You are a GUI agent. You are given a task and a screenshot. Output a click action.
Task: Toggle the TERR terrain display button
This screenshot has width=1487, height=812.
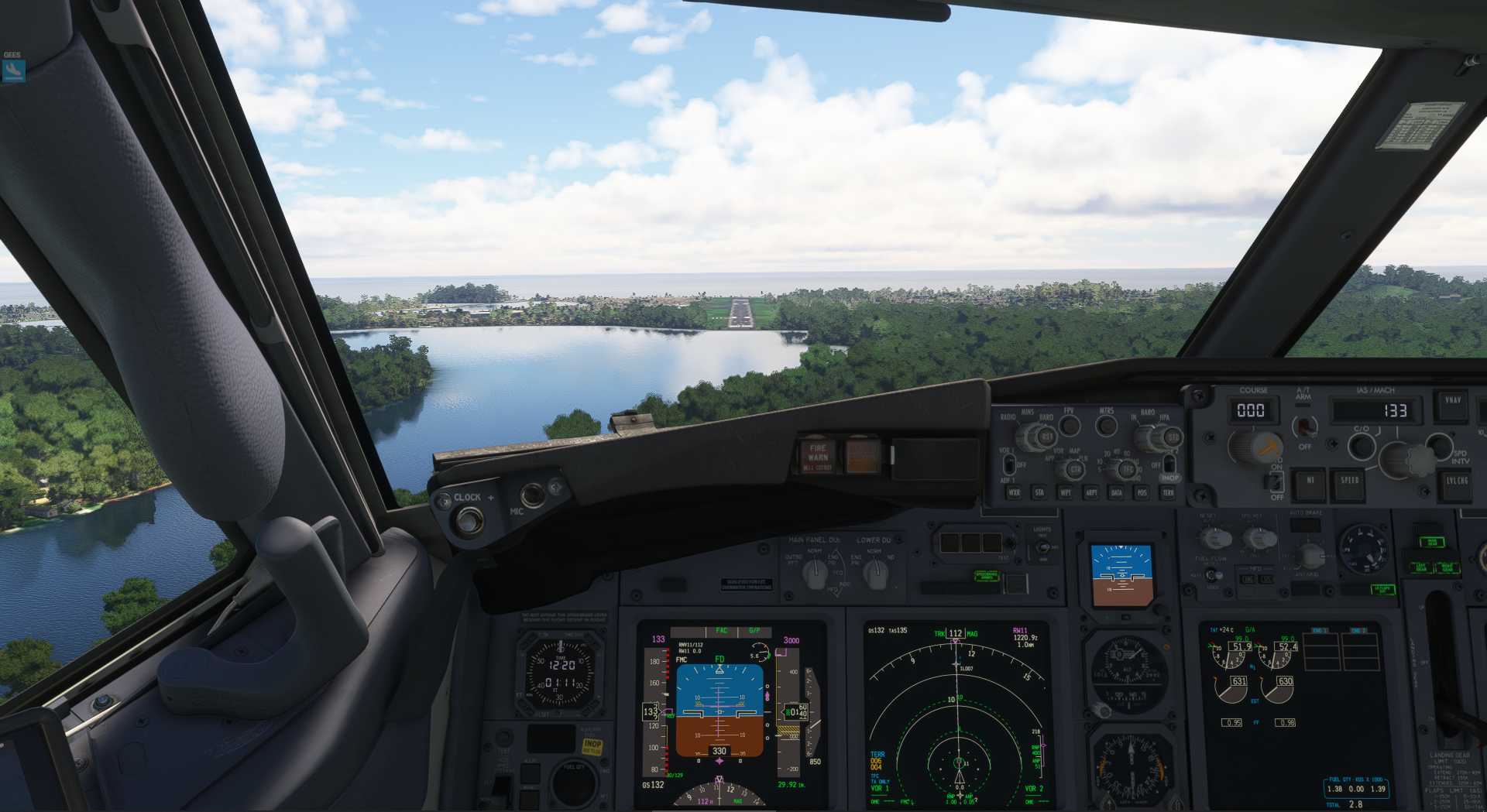(x=1168, y=492)
